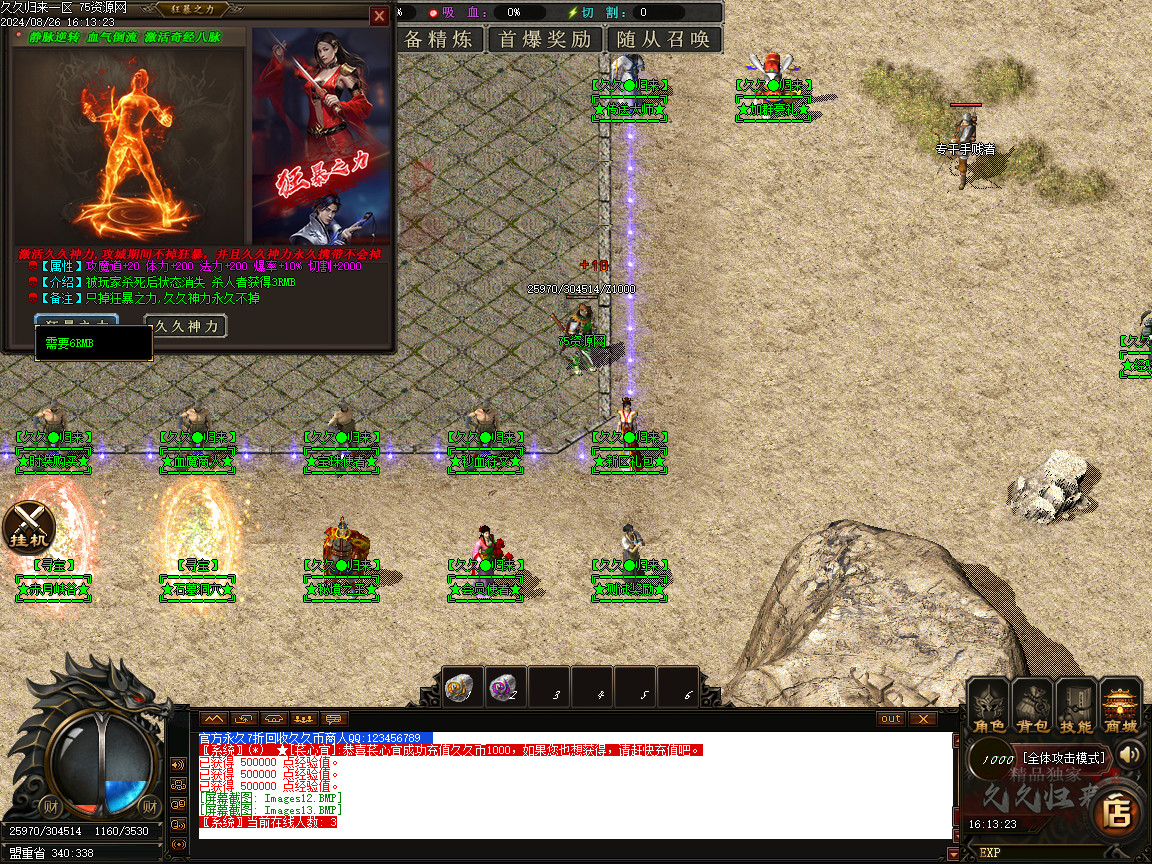This screenshot has height=864, width=1152.
Task: Select the speech-bubble chat channel tab
Action: coord(334,719)
